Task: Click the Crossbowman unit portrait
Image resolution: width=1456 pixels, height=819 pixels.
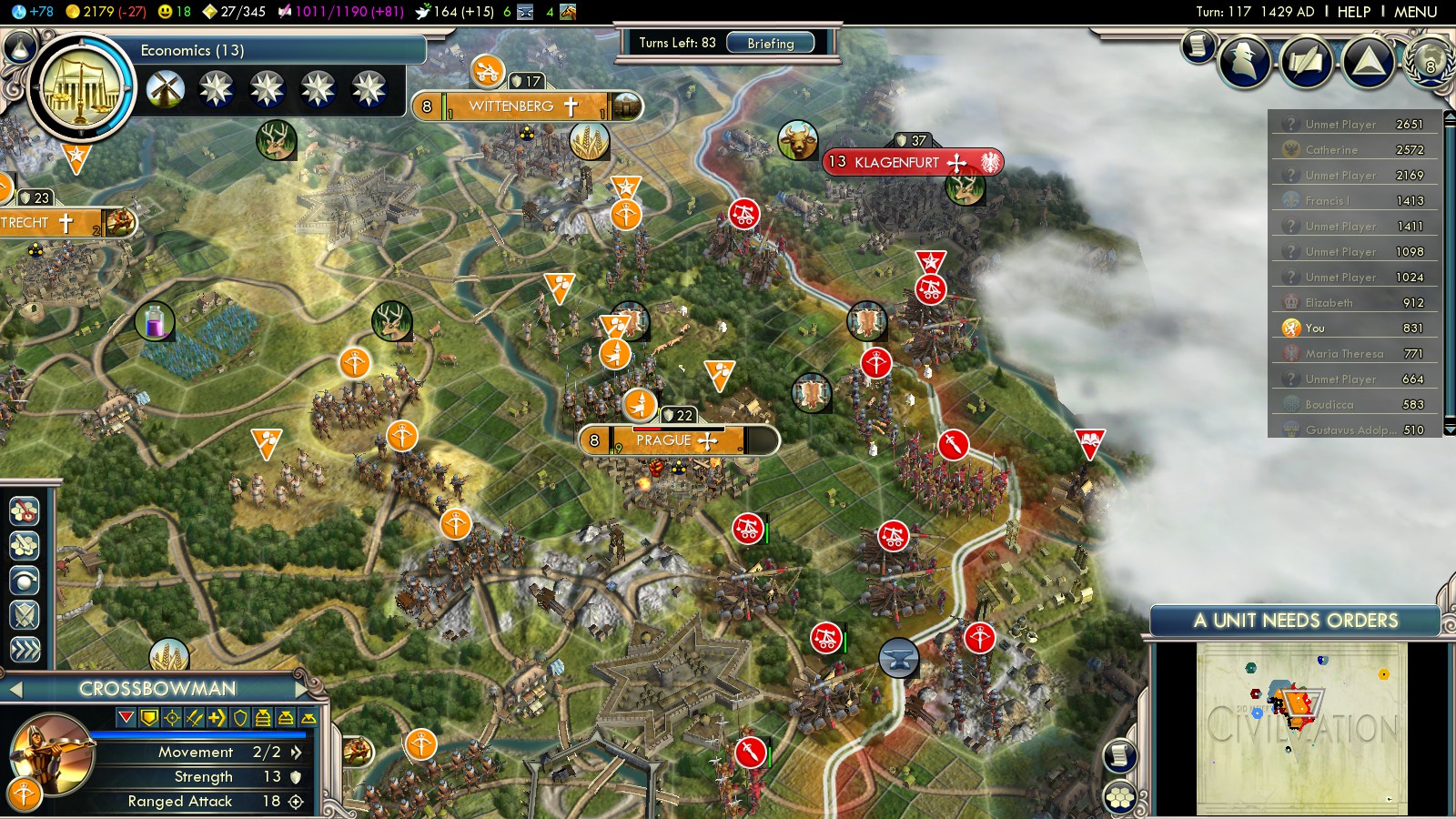Action: click(x=51, y=753)
